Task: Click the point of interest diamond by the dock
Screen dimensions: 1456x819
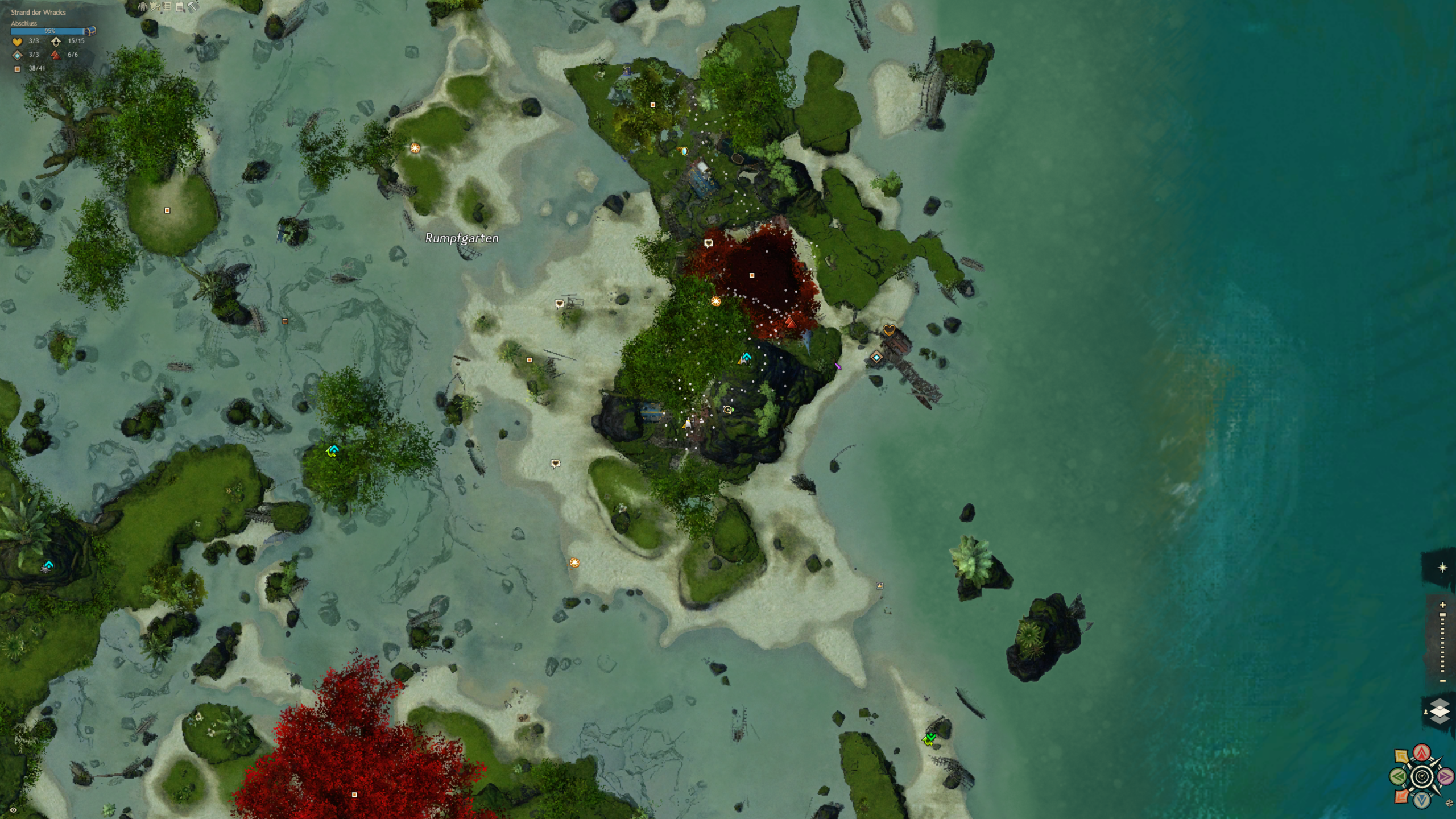Action: coord(876,358)
